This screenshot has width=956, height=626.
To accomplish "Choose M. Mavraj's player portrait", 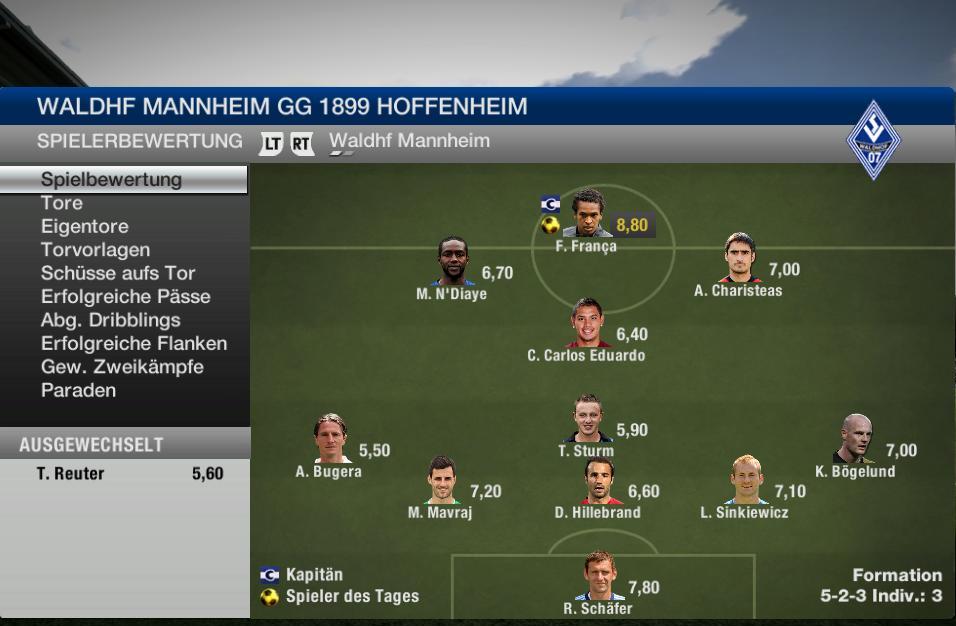I will click(441, 481).
